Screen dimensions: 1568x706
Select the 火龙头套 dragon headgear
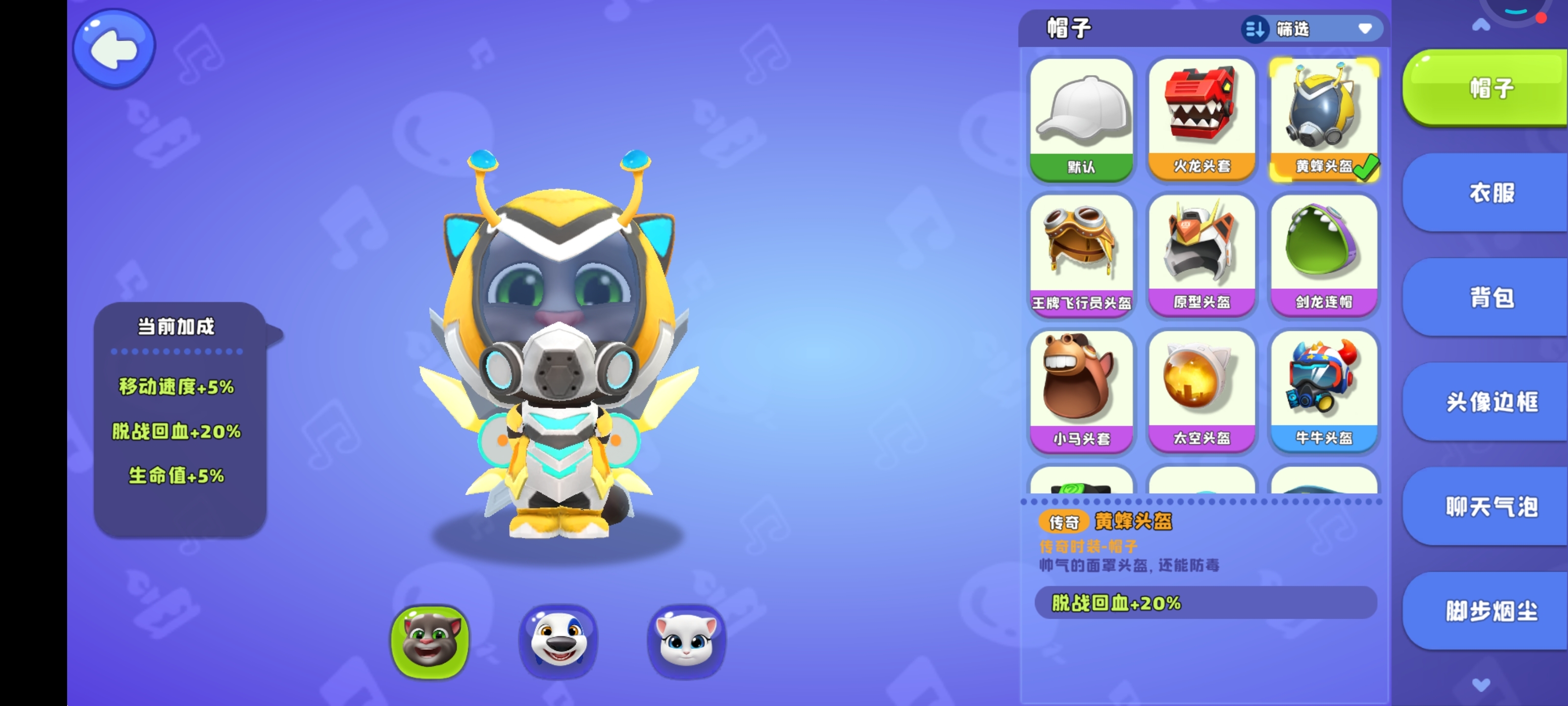coord(1202,119)
